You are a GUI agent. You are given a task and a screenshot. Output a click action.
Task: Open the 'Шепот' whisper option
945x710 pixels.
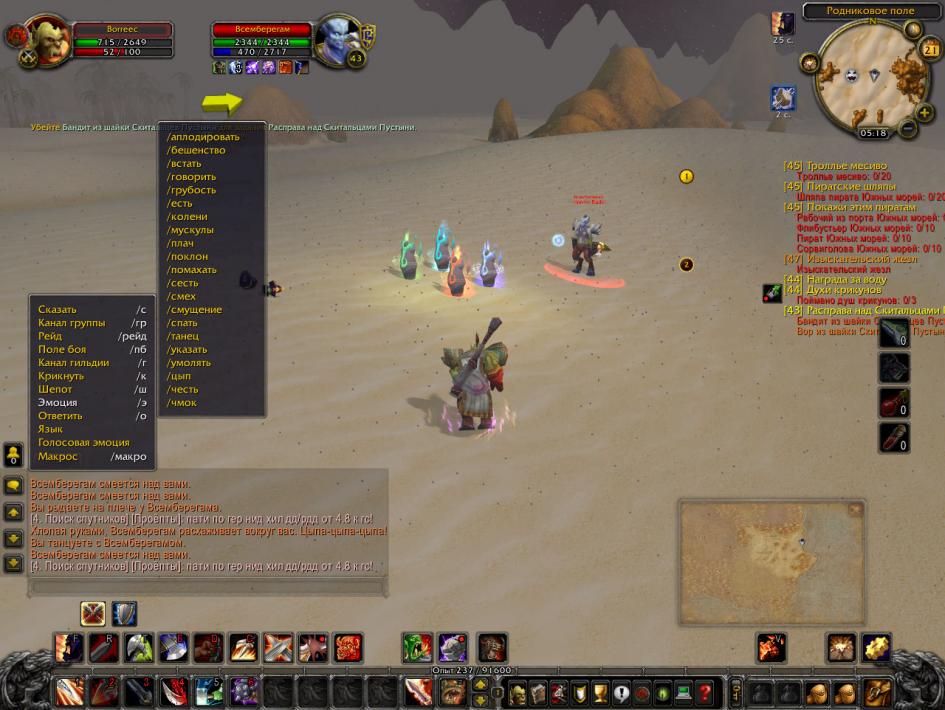pos(55,389)
